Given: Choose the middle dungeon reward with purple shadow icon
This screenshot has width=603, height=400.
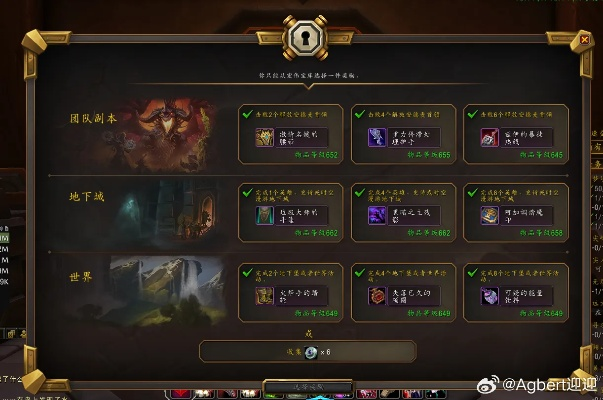Looking at the screenshot, I should [x=400, y=211].
